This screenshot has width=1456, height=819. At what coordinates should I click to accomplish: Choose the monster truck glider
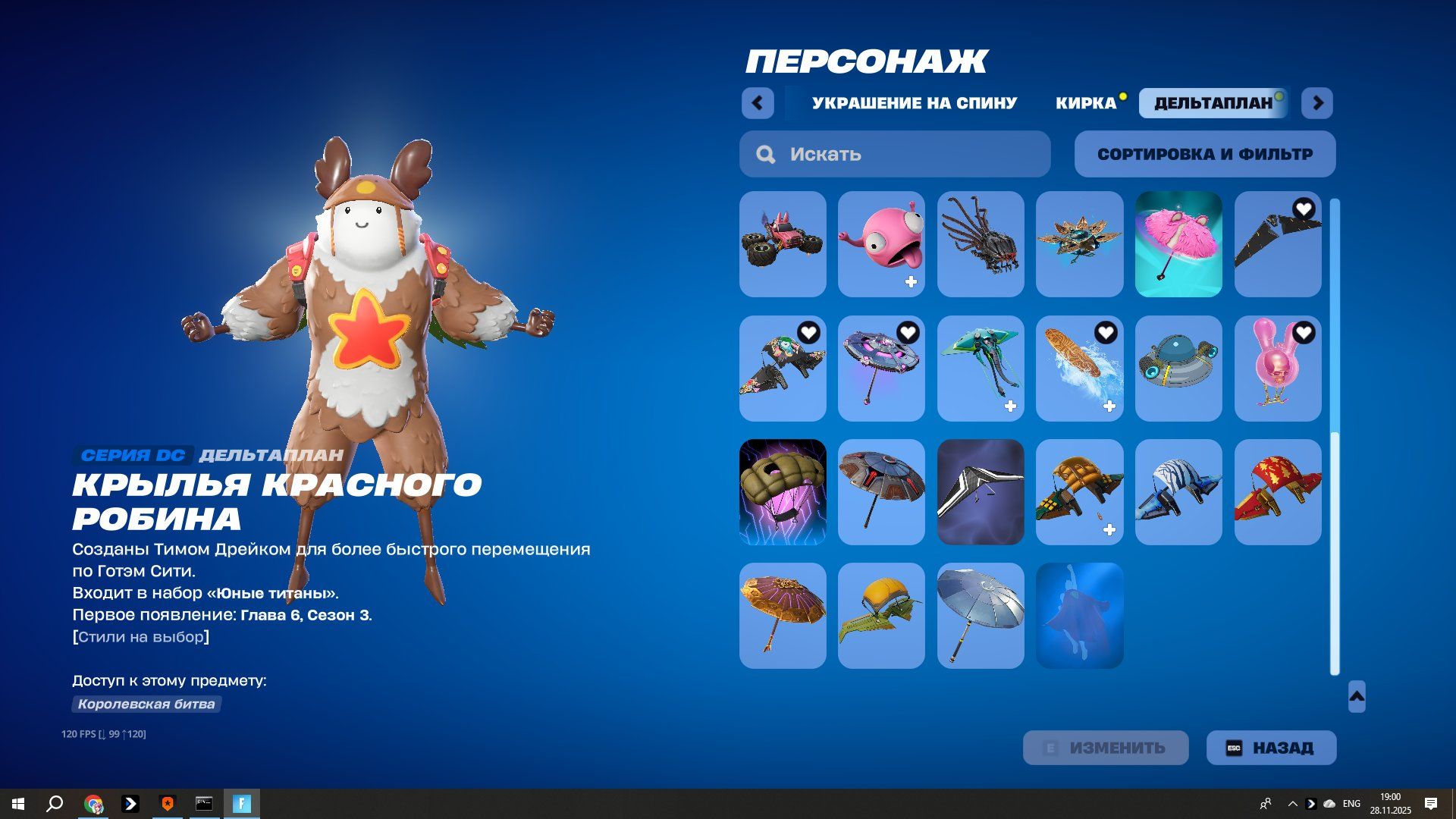coord(783,244)
